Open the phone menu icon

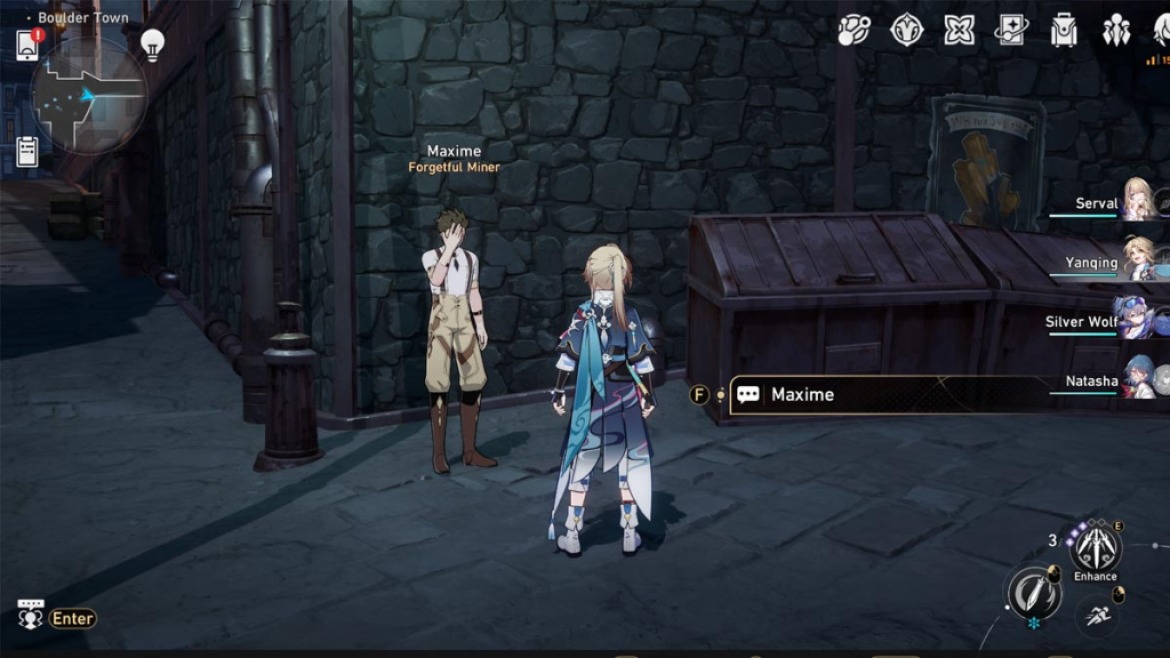click(27, 46)
